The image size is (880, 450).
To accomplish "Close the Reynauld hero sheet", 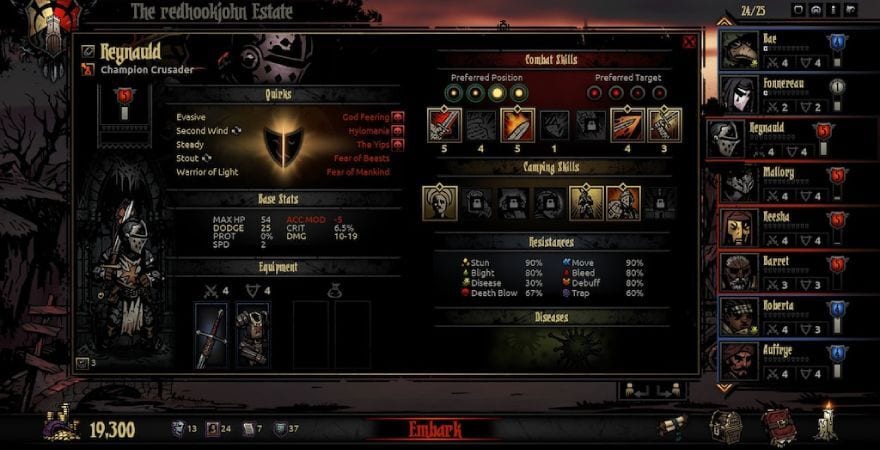I will point(689,42).
